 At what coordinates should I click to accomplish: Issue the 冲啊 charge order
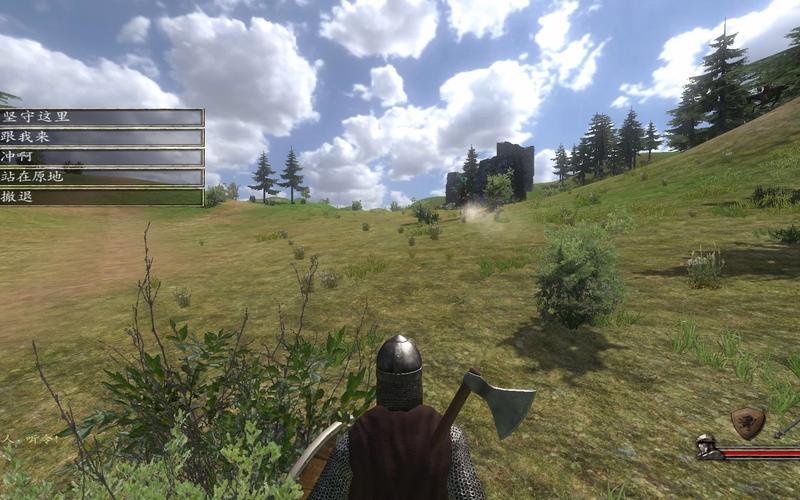click(x=101, y=157)
